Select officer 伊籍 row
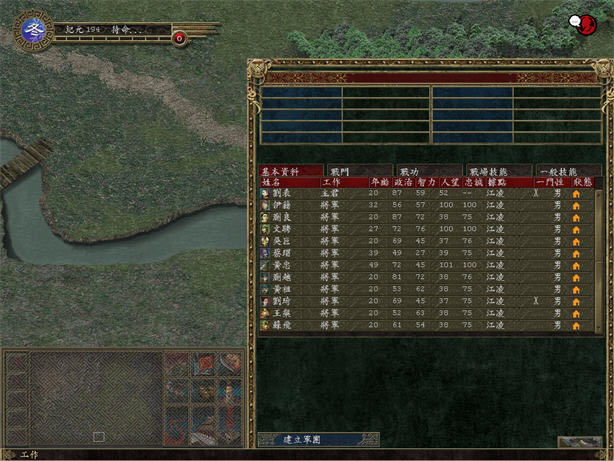The width and height of the screenshot is (614, 461). click(x=283, y=204)
